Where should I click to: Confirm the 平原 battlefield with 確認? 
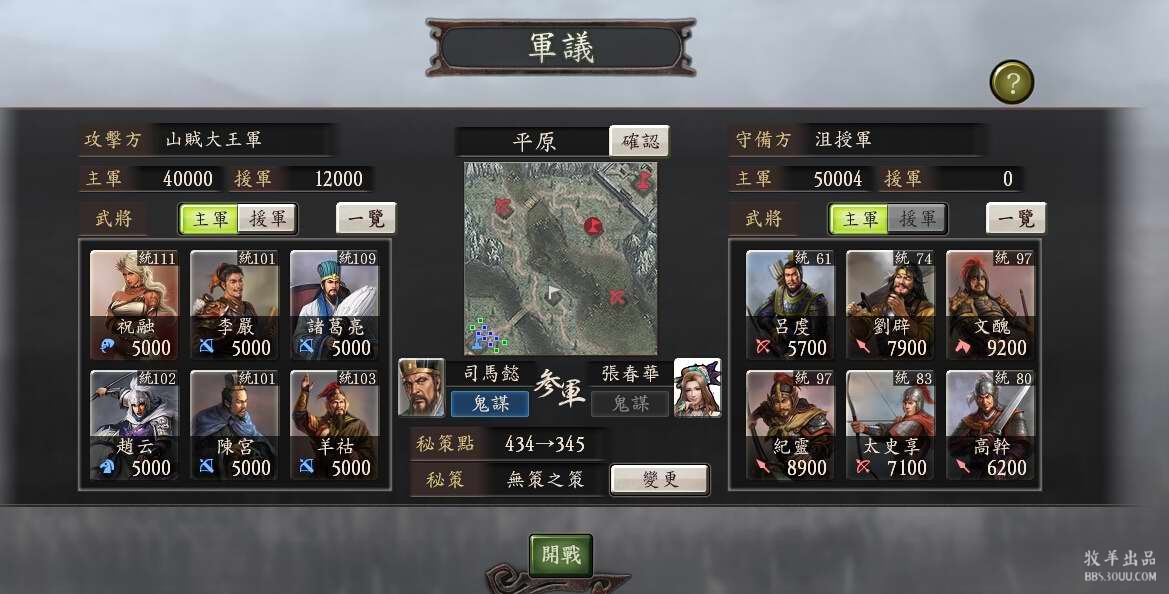(x=639, y=141)
